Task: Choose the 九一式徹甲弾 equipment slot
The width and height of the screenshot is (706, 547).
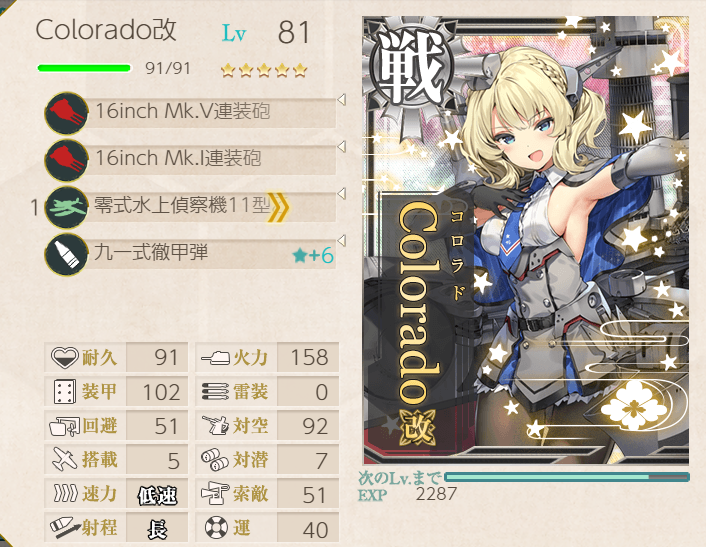Action: click(x=190, y=254)
